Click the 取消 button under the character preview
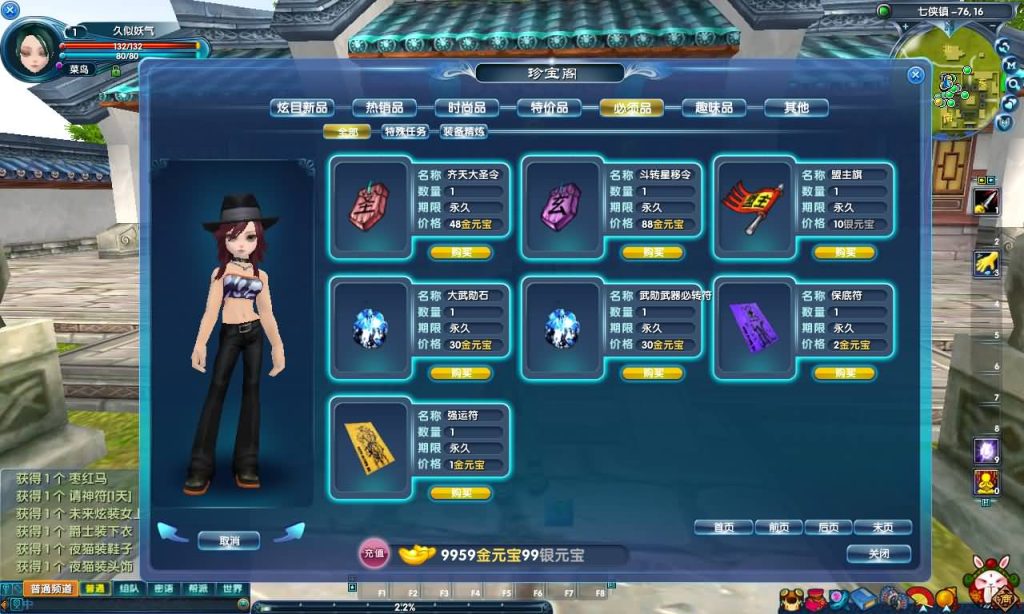 pyautogui.click(x=229, y=540)
